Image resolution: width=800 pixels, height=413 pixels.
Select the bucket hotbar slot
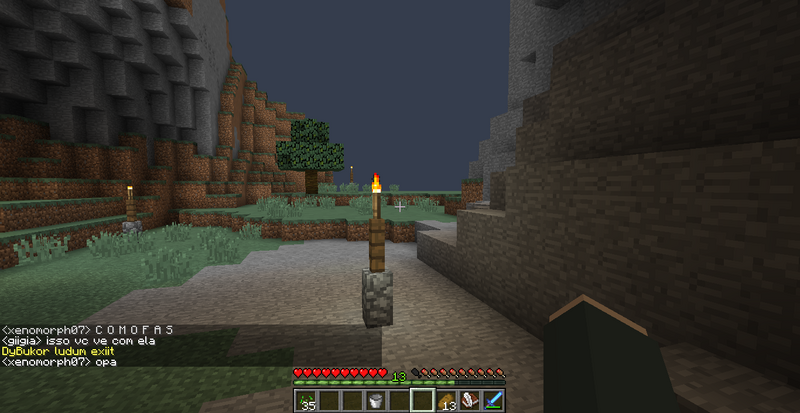pyautogui.click(x=375, y=401)
